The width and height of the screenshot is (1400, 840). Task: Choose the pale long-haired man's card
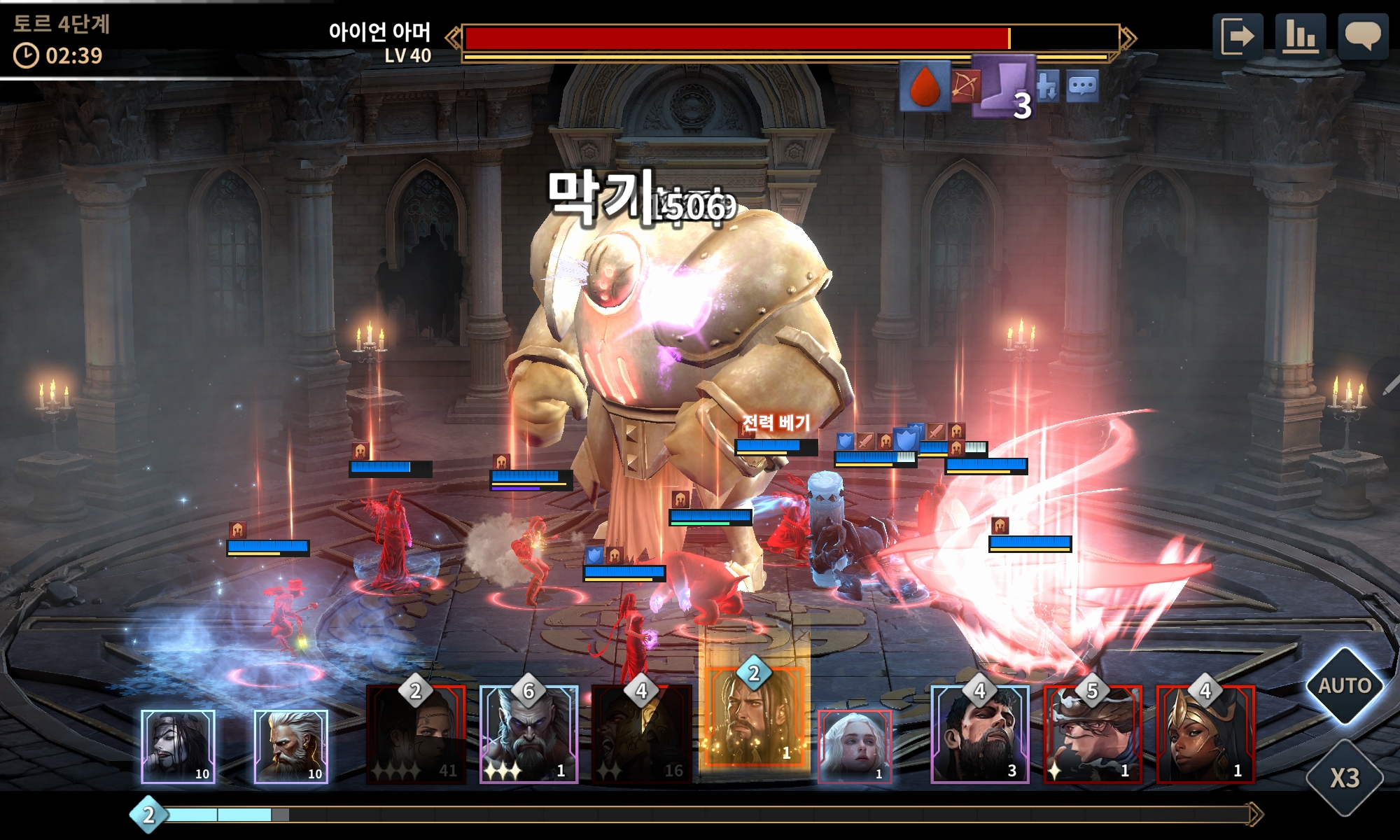click(x=178, y=746)
